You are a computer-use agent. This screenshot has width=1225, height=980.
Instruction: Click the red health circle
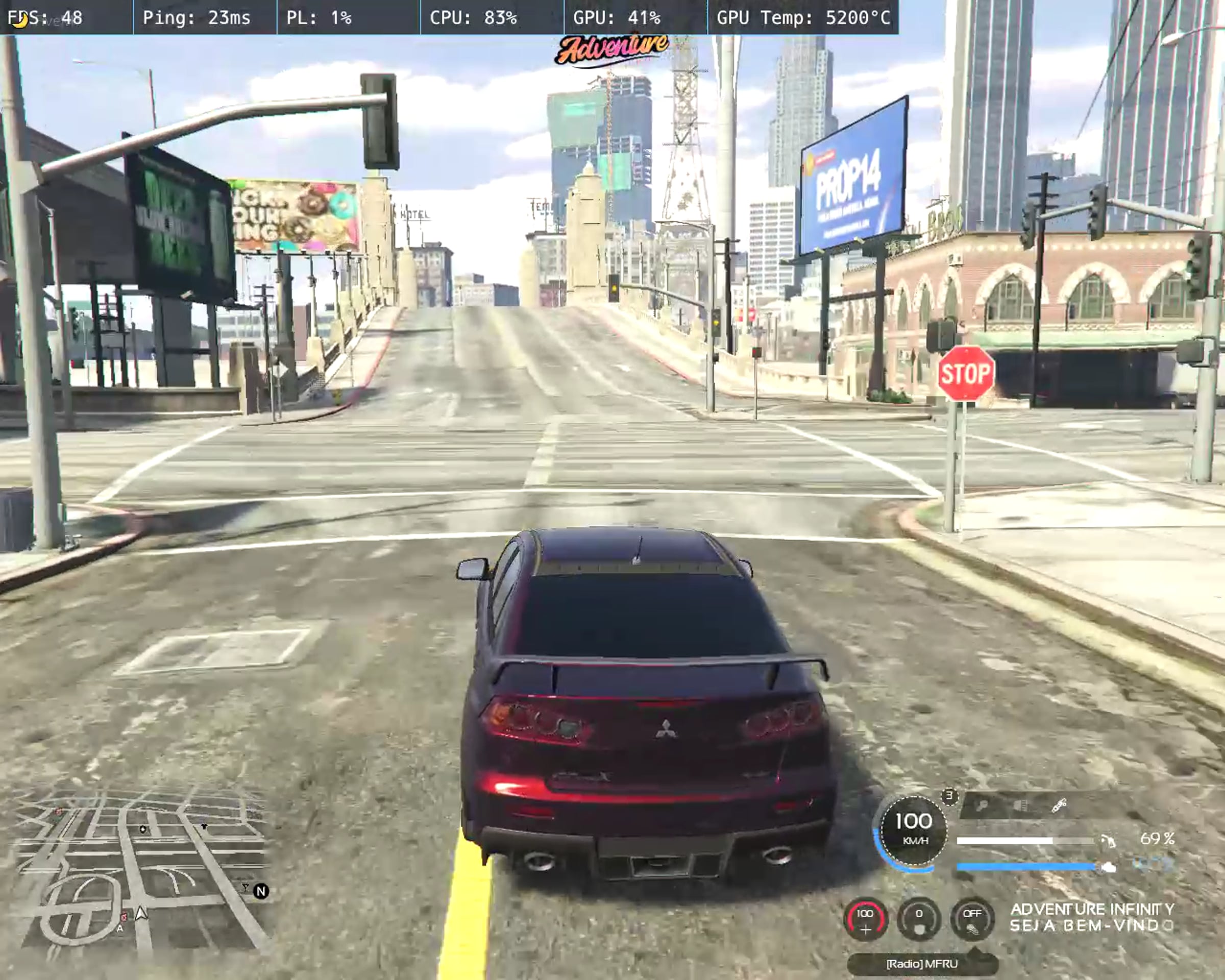pyautogui.click(x=865, y=919)
